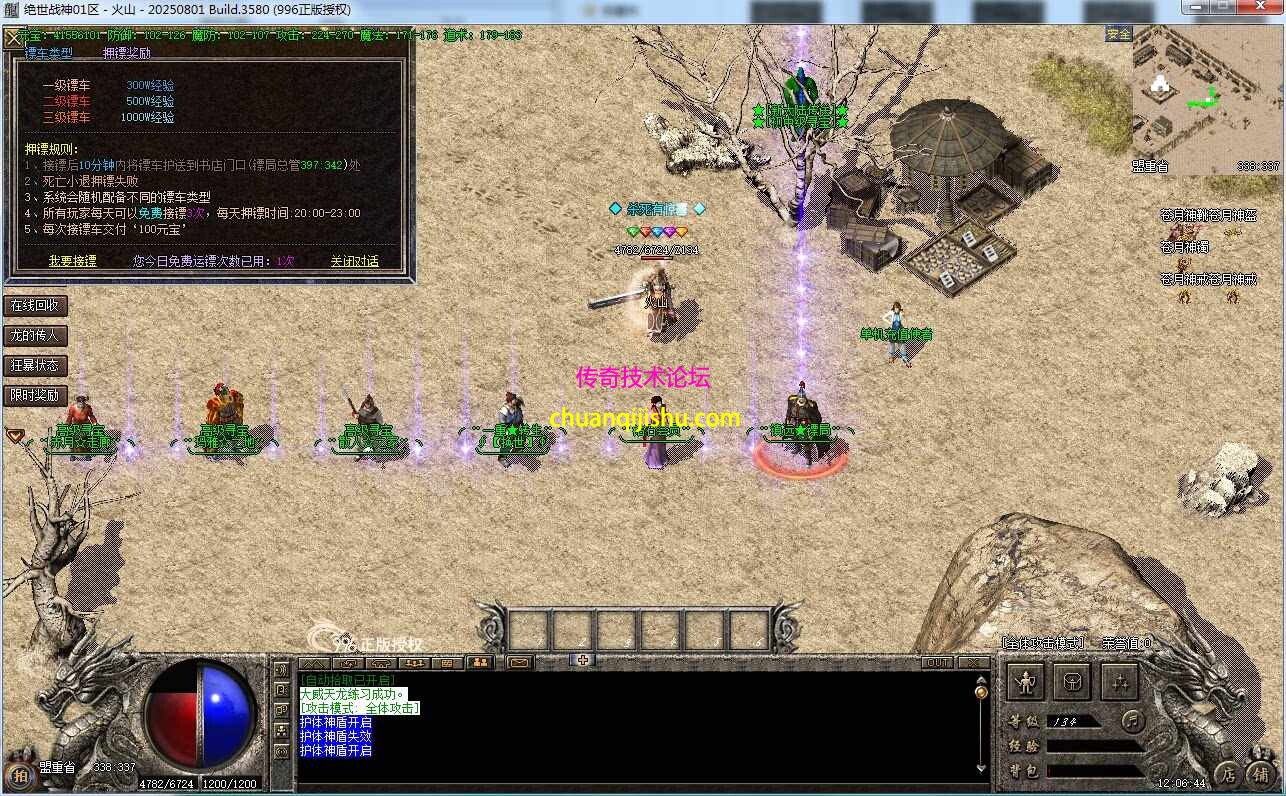Claim rewards via 限时奖励 button
Screen dimensions: 1286x796
pos(35,395)
